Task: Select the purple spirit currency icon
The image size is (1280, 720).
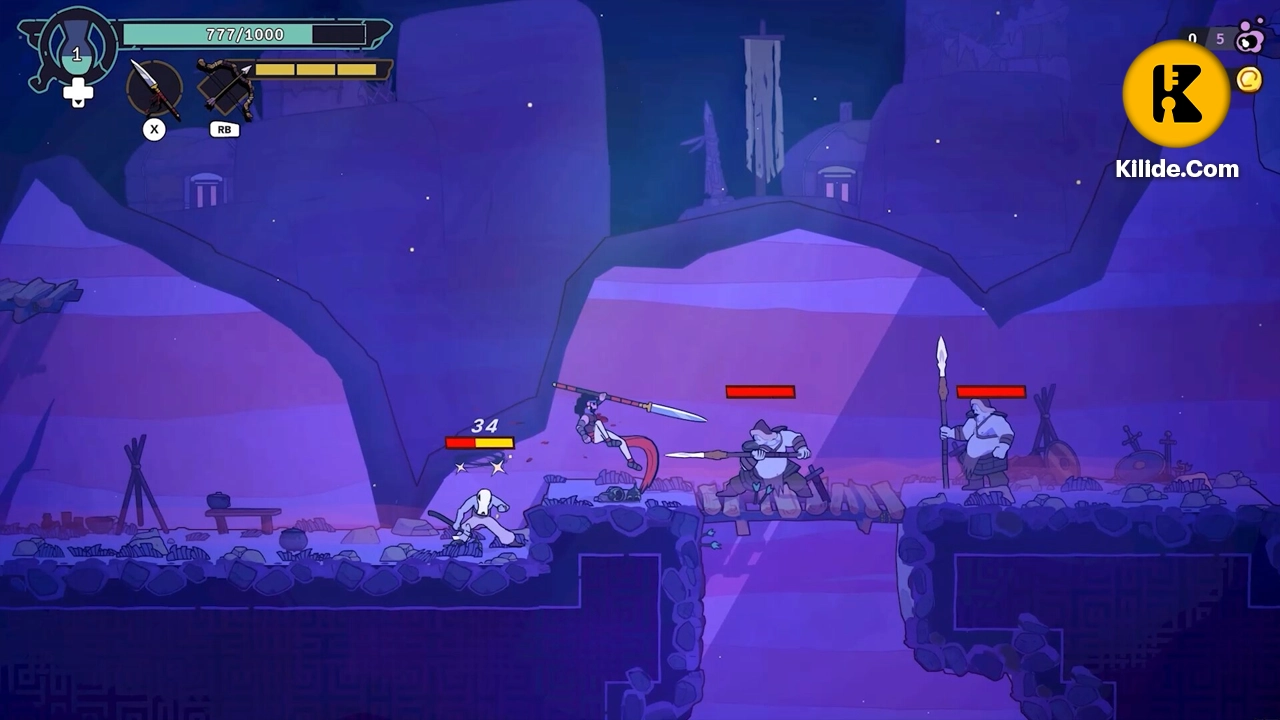Action: [x=1249, y=39]
